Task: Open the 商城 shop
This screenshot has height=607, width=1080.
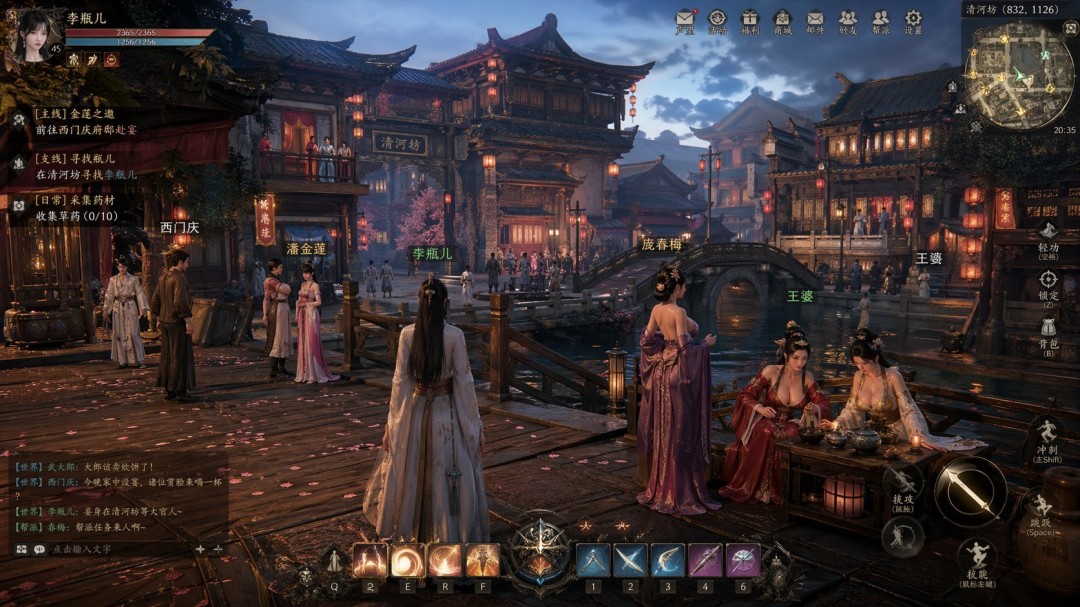Action: 782,20
